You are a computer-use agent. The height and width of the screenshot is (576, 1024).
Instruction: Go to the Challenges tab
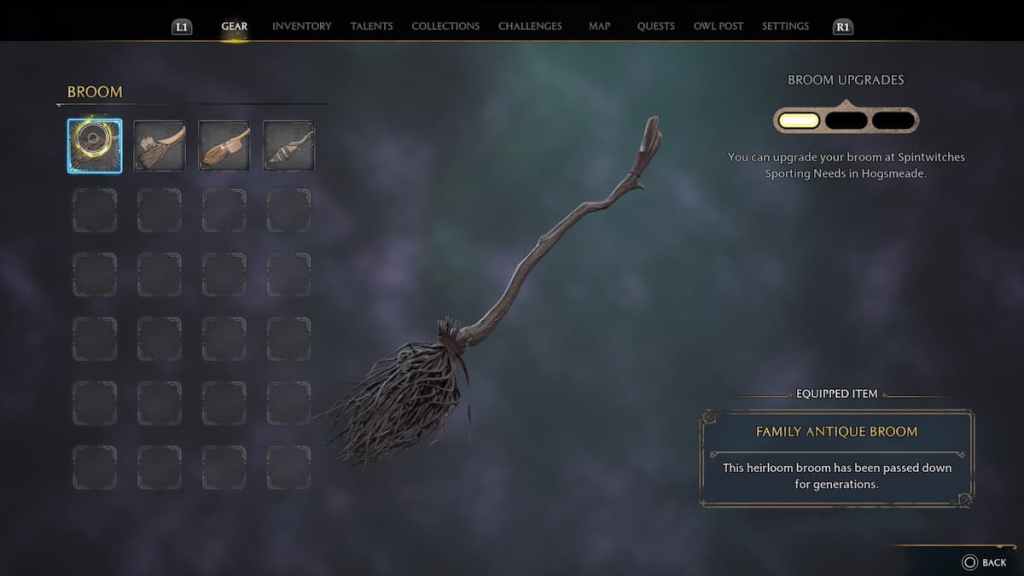(530, 26)
